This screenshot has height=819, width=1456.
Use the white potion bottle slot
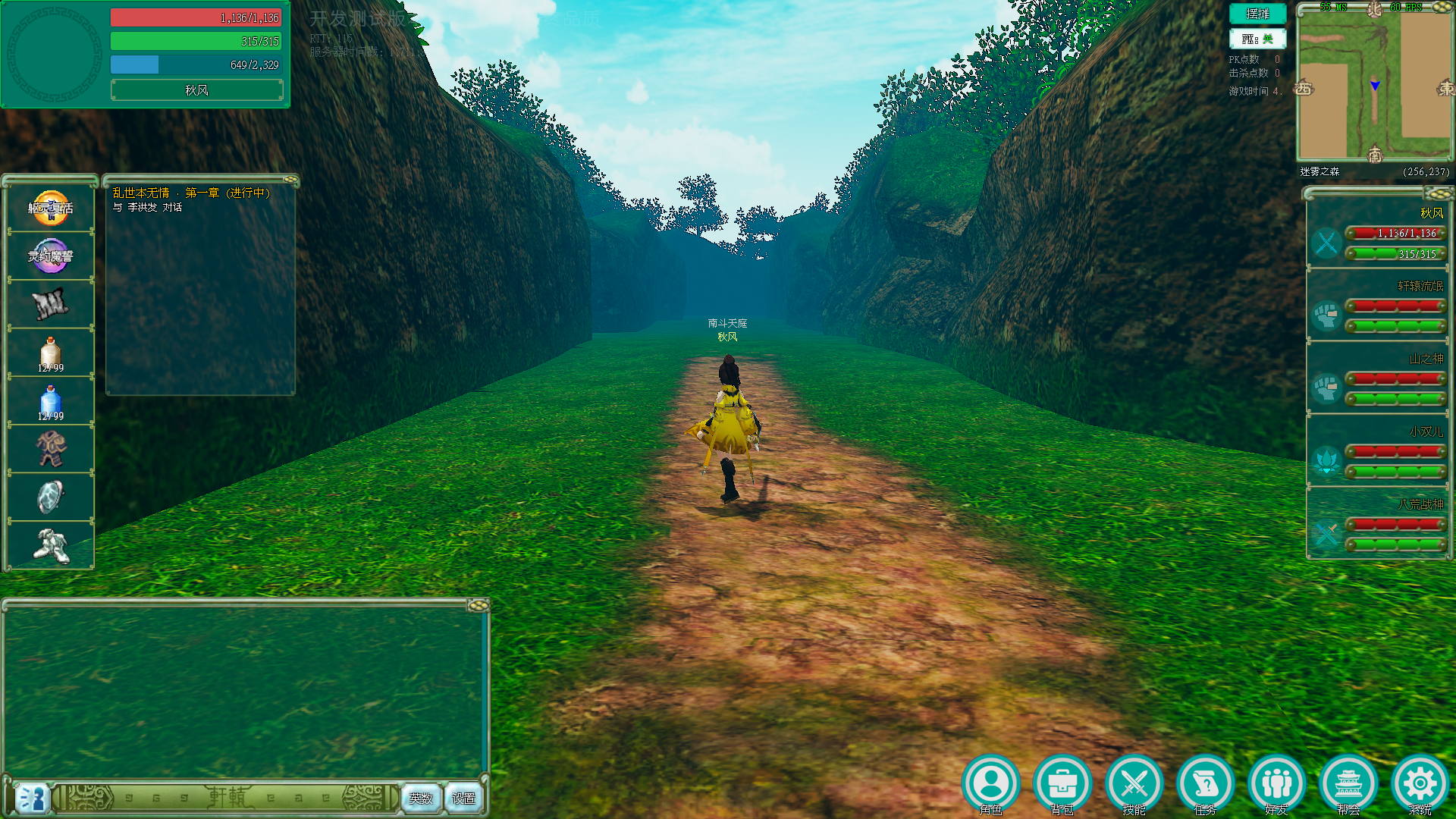51,354
